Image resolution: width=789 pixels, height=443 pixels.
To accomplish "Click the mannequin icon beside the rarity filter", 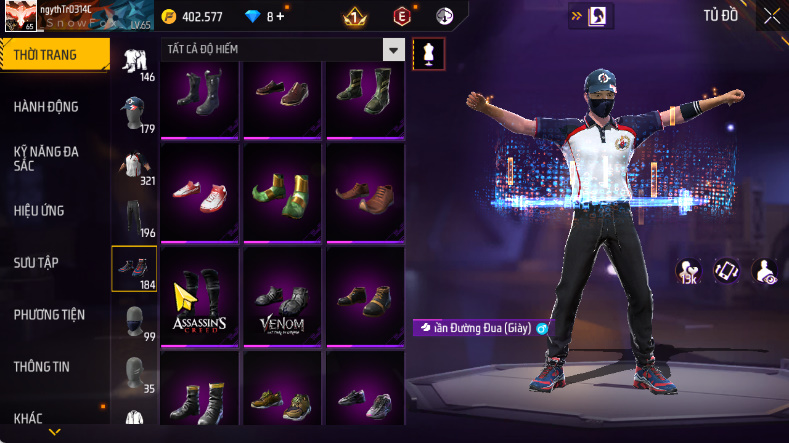I will click(428, 53).
